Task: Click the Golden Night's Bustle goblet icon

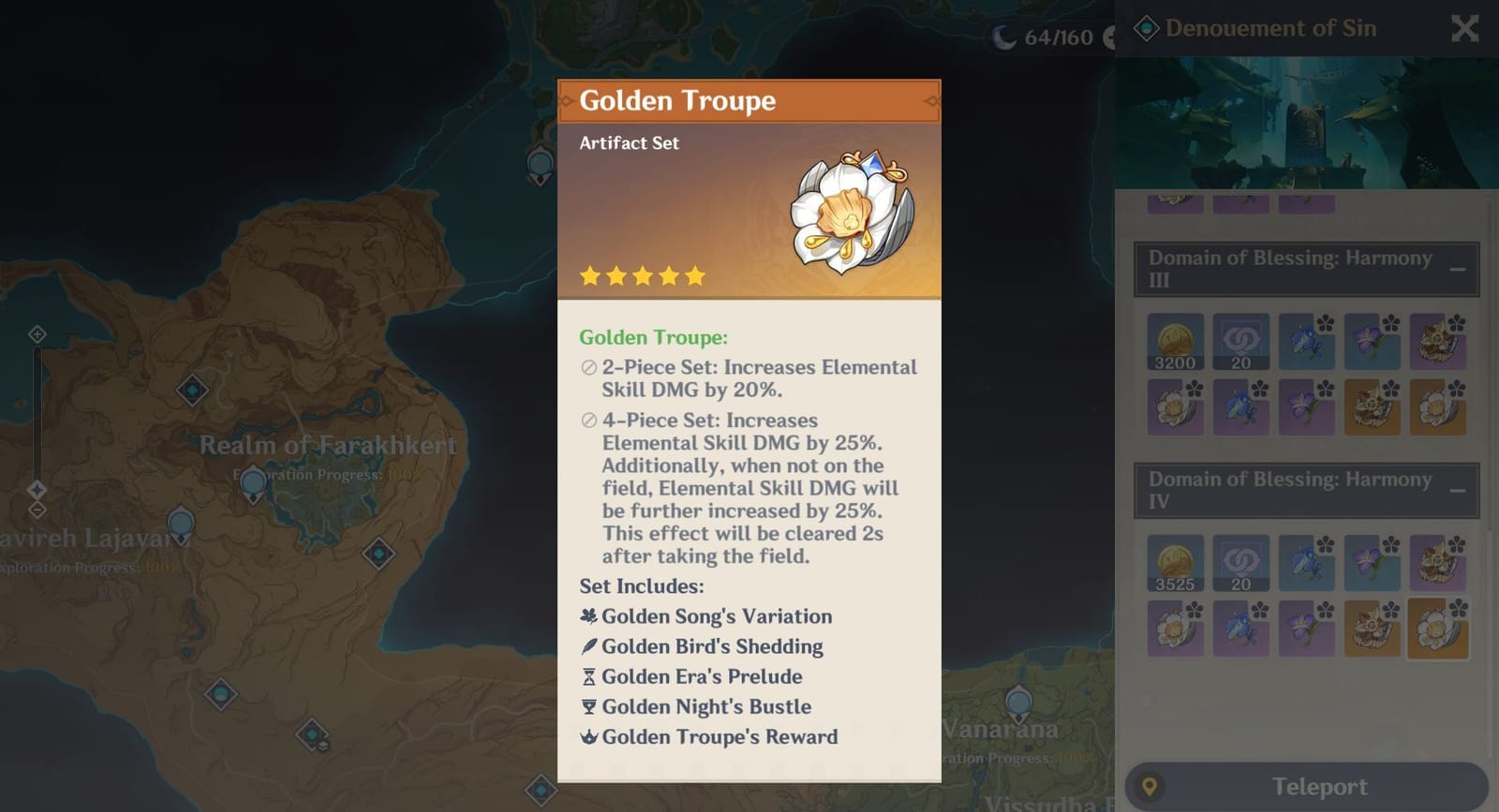Action: click(x=588, y=706)
